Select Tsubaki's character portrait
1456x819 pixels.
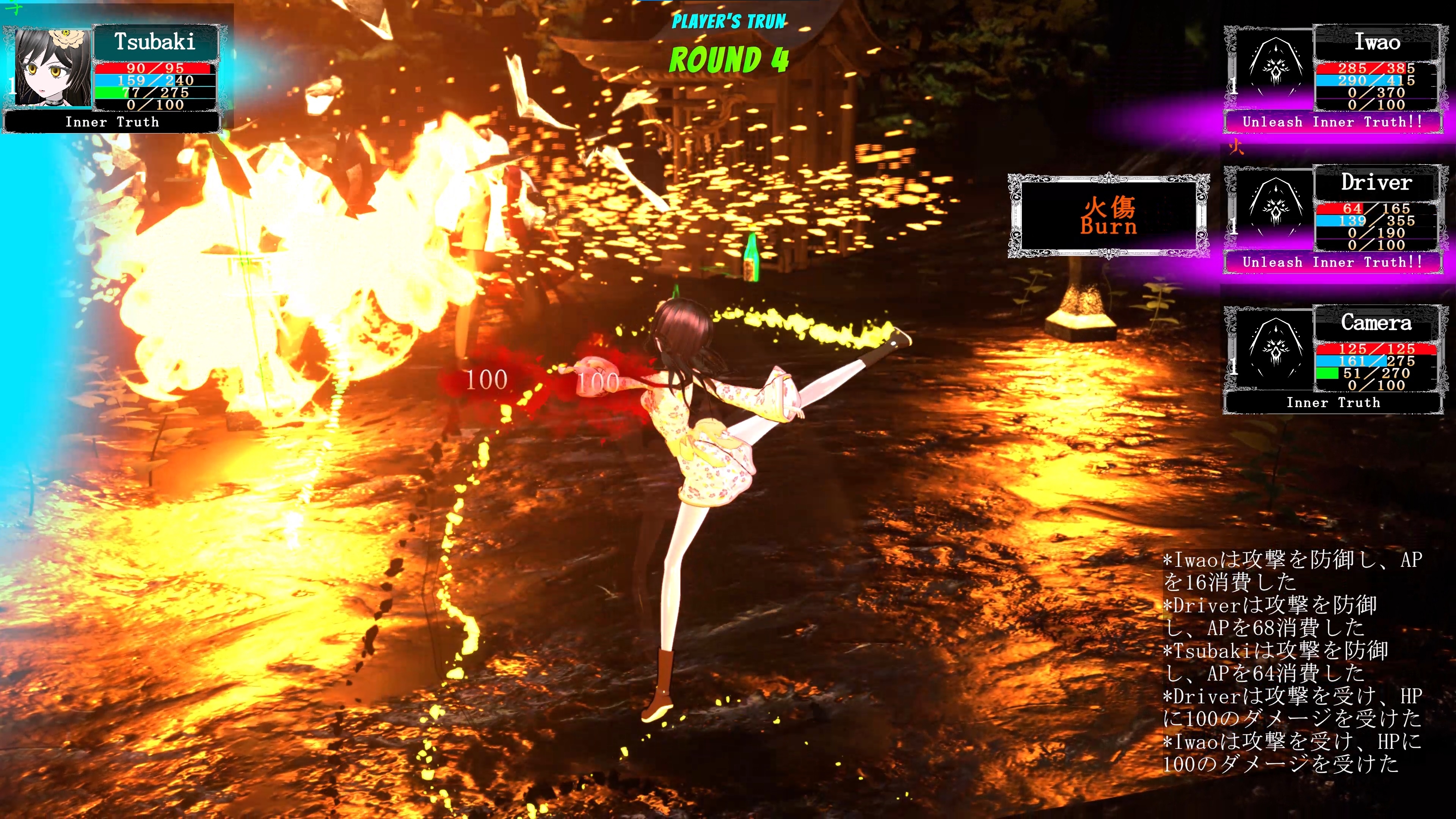click(x=52, y=68)
